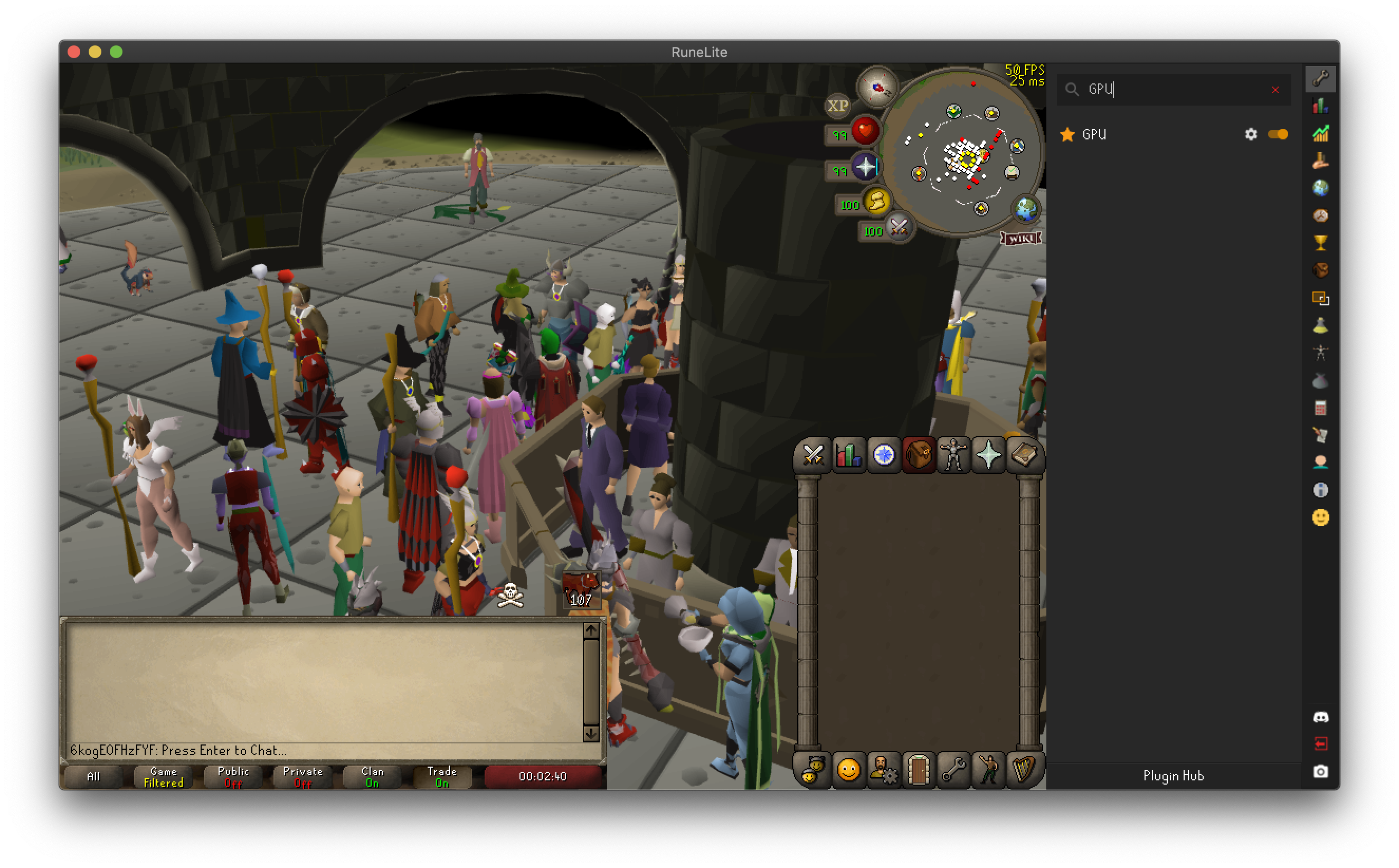Viewport: 1399px width, 868px height.
Task: Switch to the Skills tab
Action: [848, 455]
